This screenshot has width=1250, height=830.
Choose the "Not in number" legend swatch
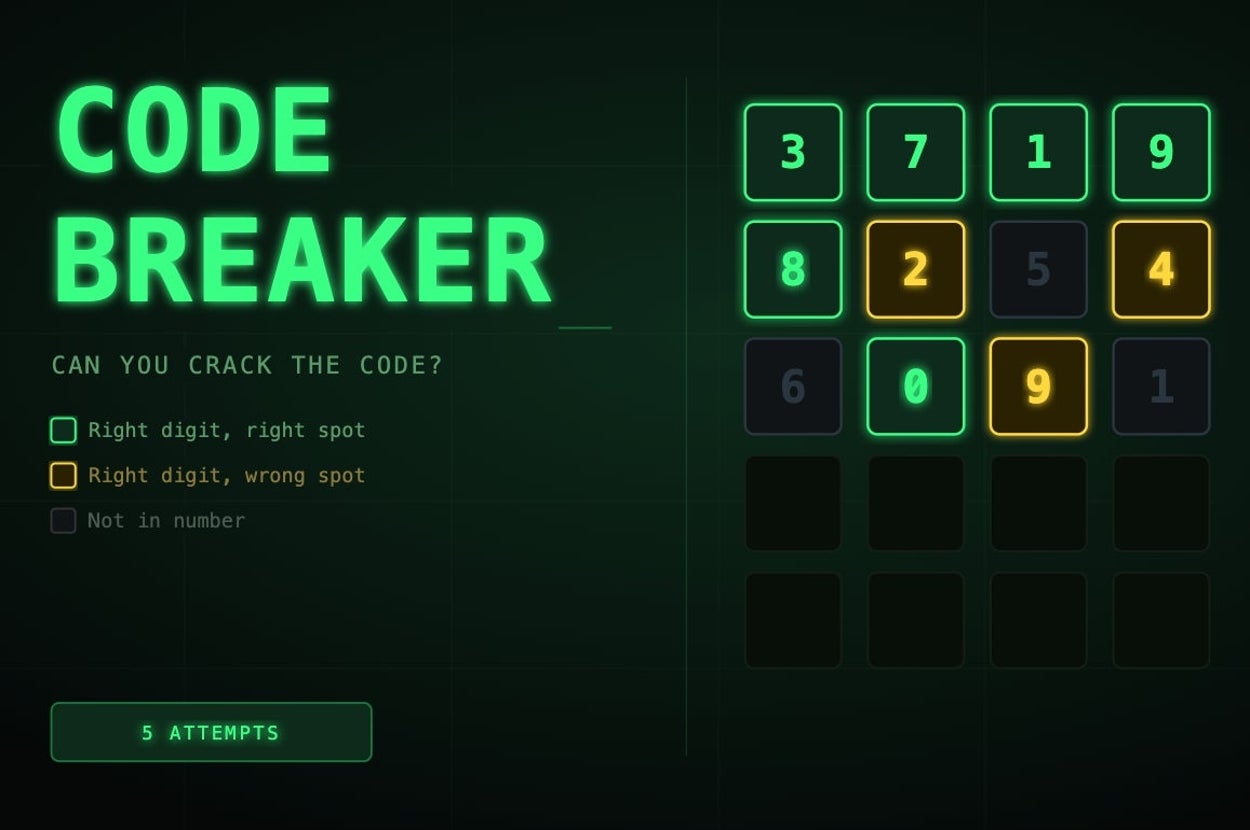click(x=63, y=520)
